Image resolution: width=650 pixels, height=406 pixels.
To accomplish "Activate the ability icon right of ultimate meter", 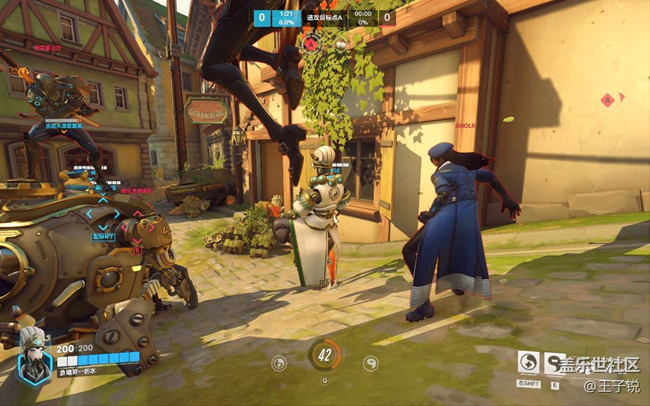I will pos(370,363).
